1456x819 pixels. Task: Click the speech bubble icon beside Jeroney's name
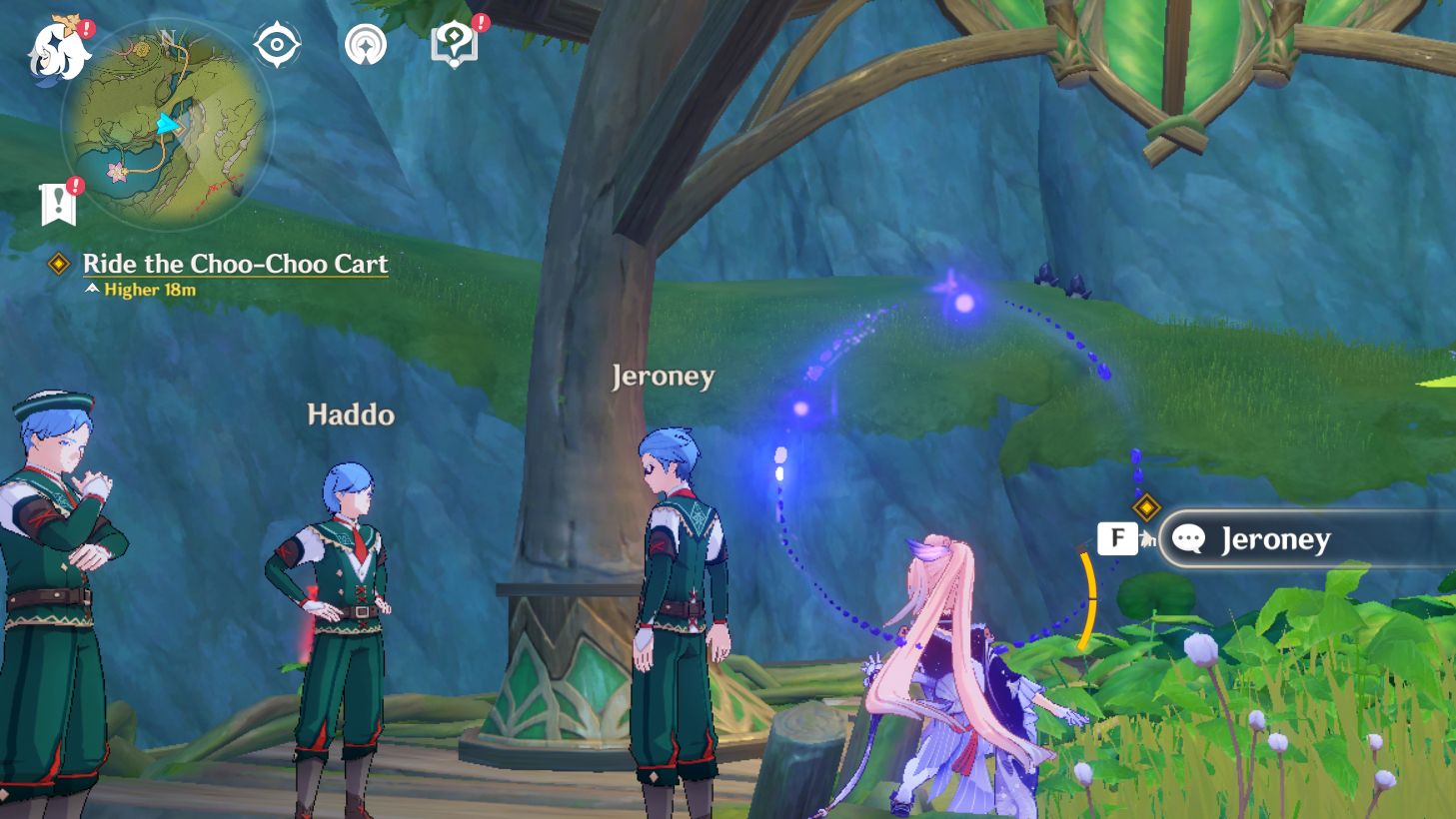coord(1189,539)
